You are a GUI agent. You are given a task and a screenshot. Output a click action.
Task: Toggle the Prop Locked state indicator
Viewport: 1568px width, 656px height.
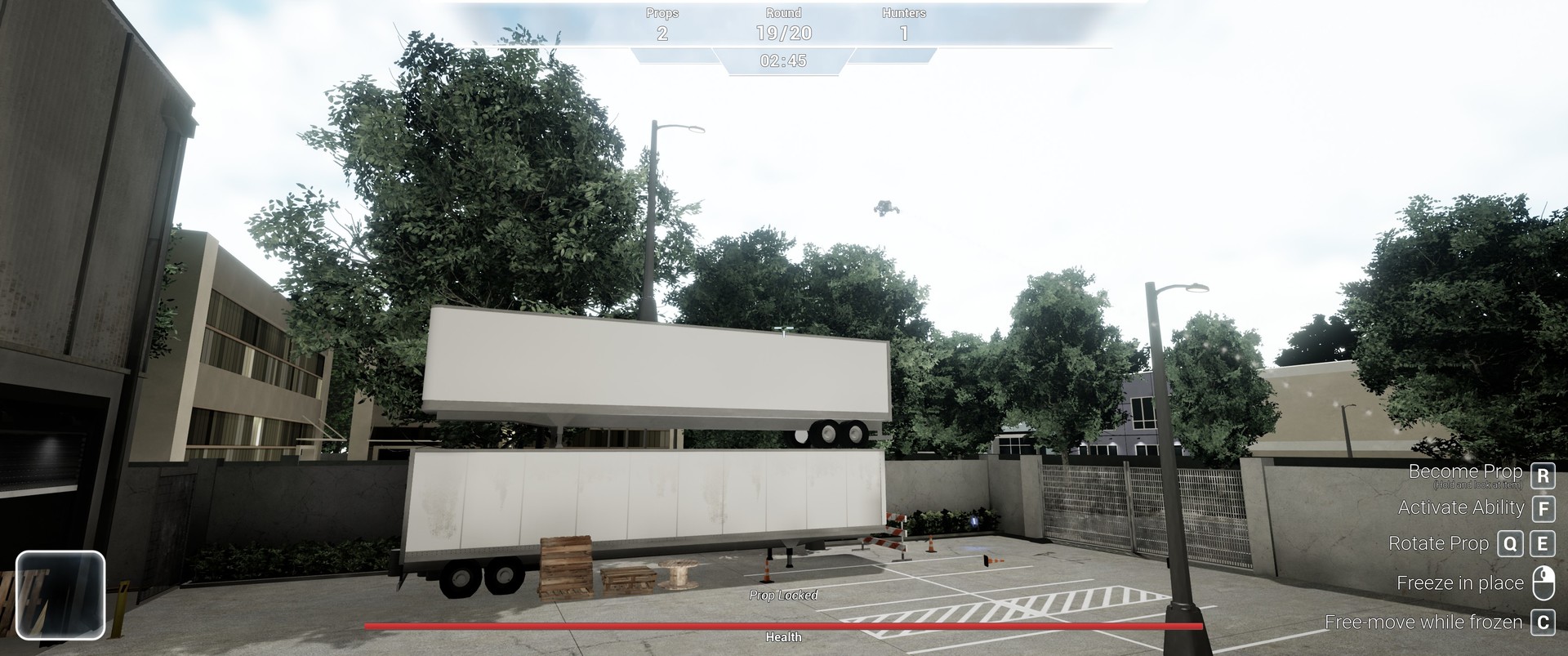pyautogui.click(x=784, y=595)
